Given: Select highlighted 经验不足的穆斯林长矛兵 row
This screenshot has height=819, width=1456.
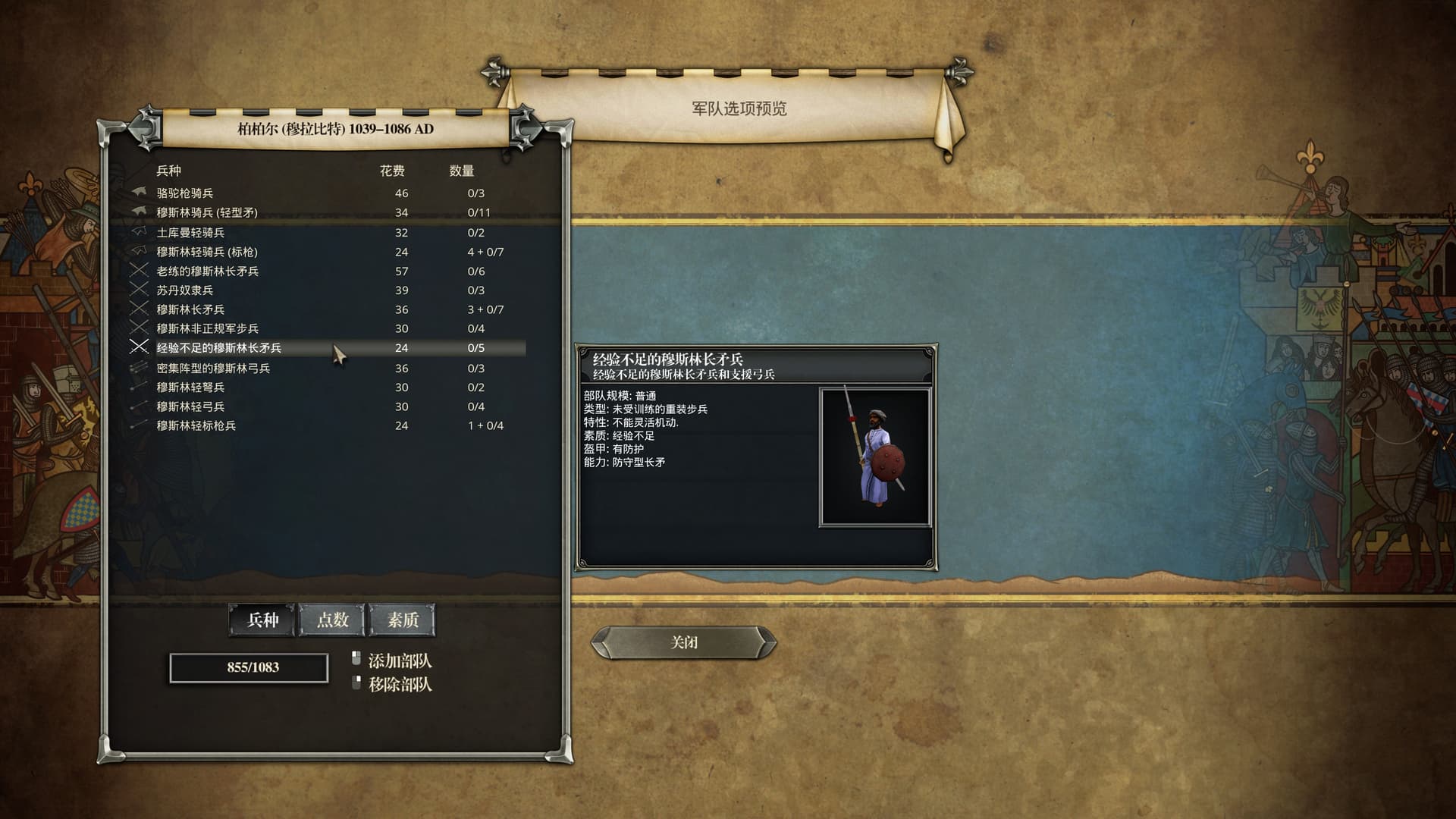Looking at the screenshot, I should [x=218, y=348].
